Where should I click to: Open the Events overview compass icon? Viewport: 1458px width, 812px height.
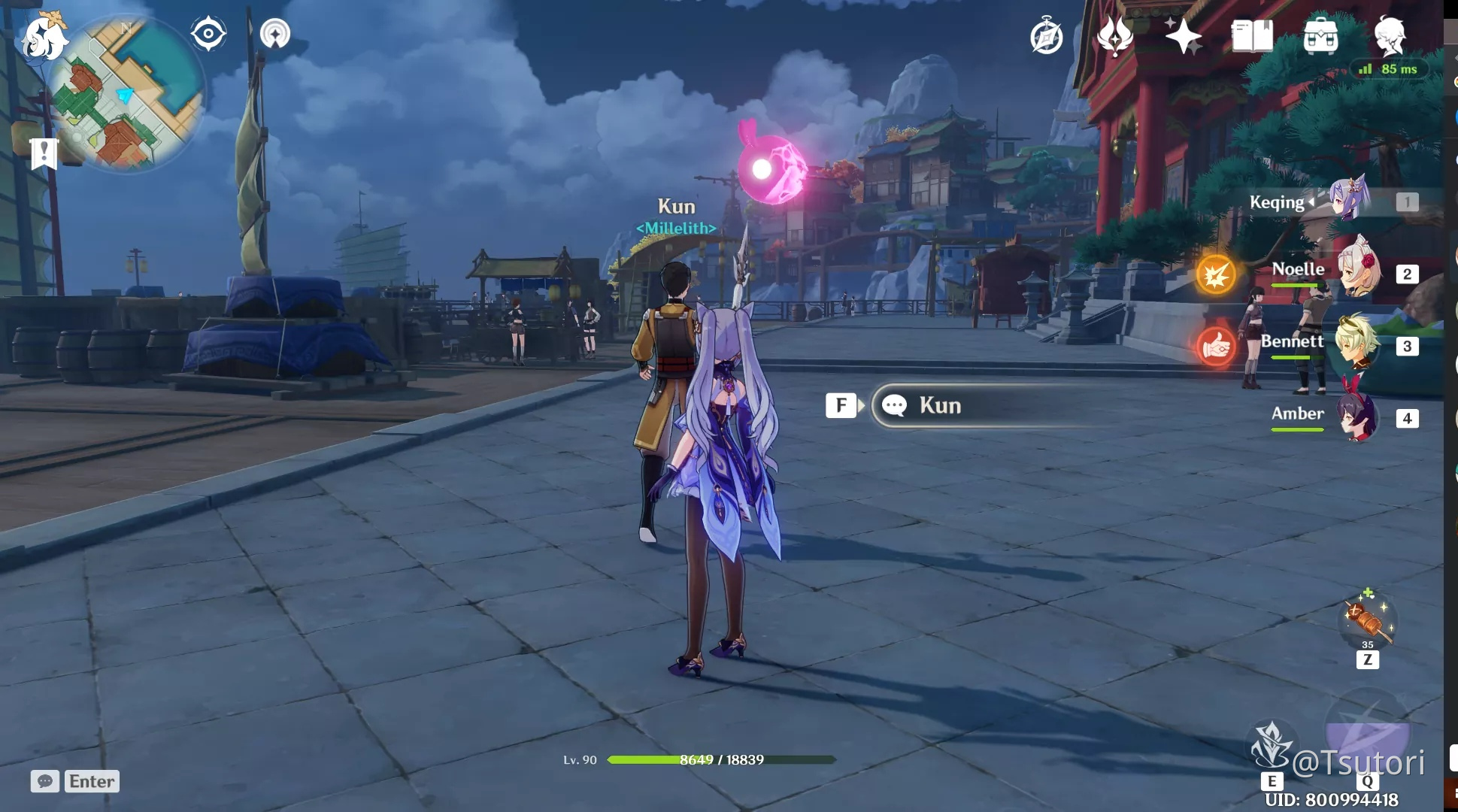(x=1047, y=36)
